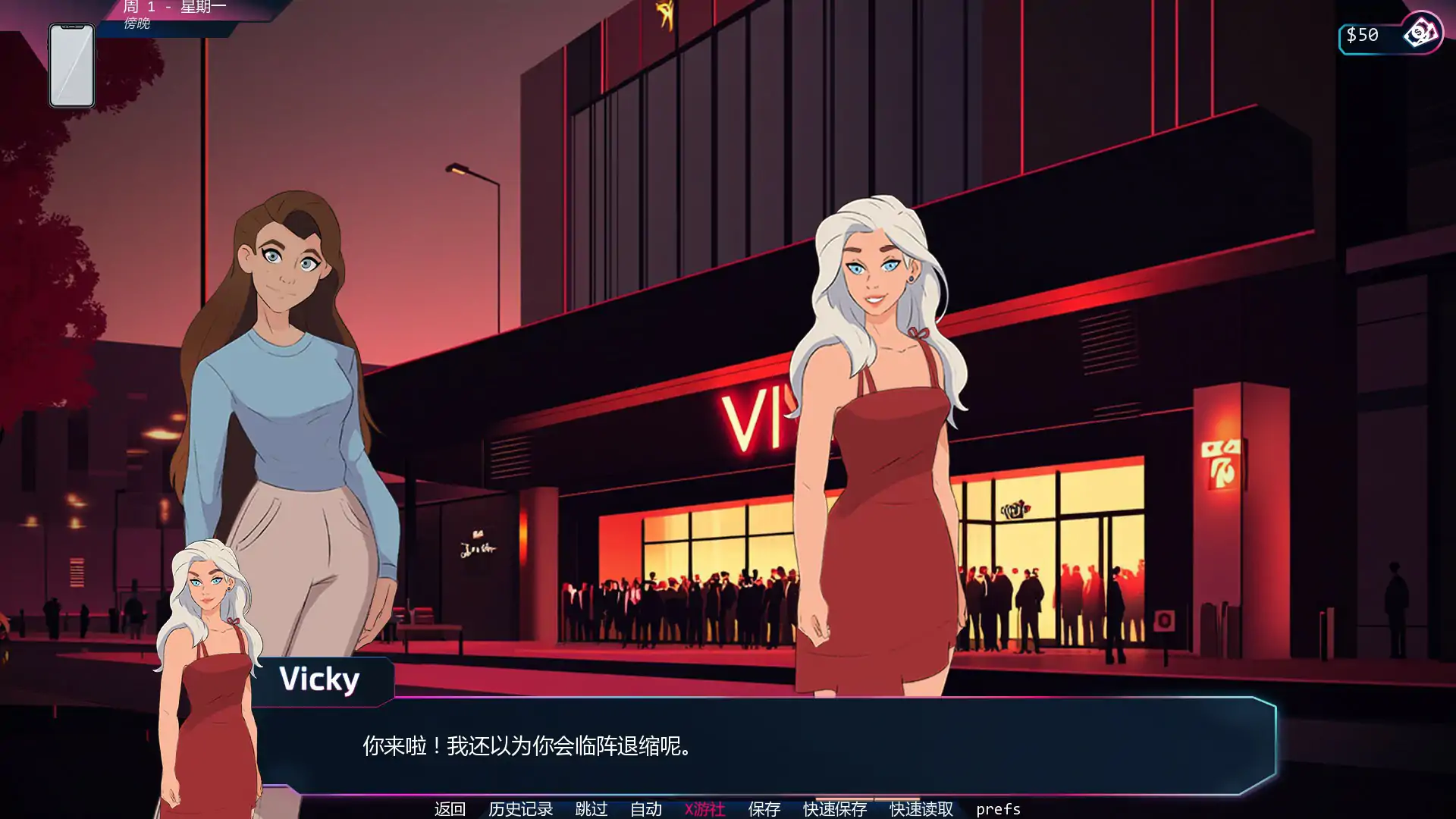This screenshot has width=1456, height=819.
Task: Click the 快速读取 quick load link
Action: (x=920, y=809)
